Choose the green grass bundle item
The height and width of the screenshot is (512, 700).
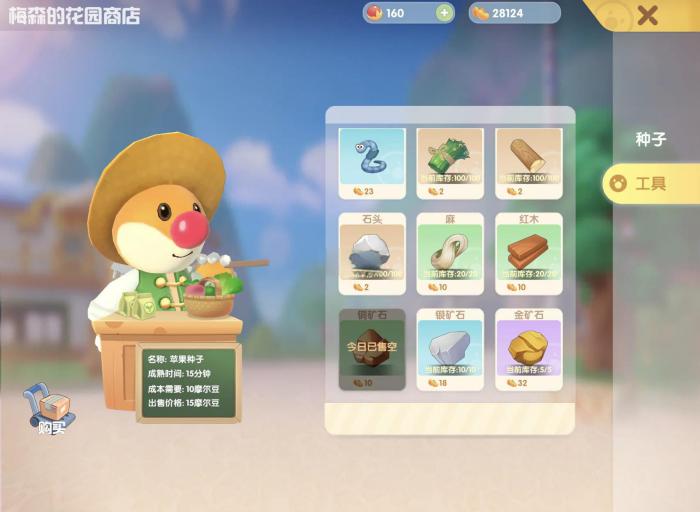click(x=450, y=160)
